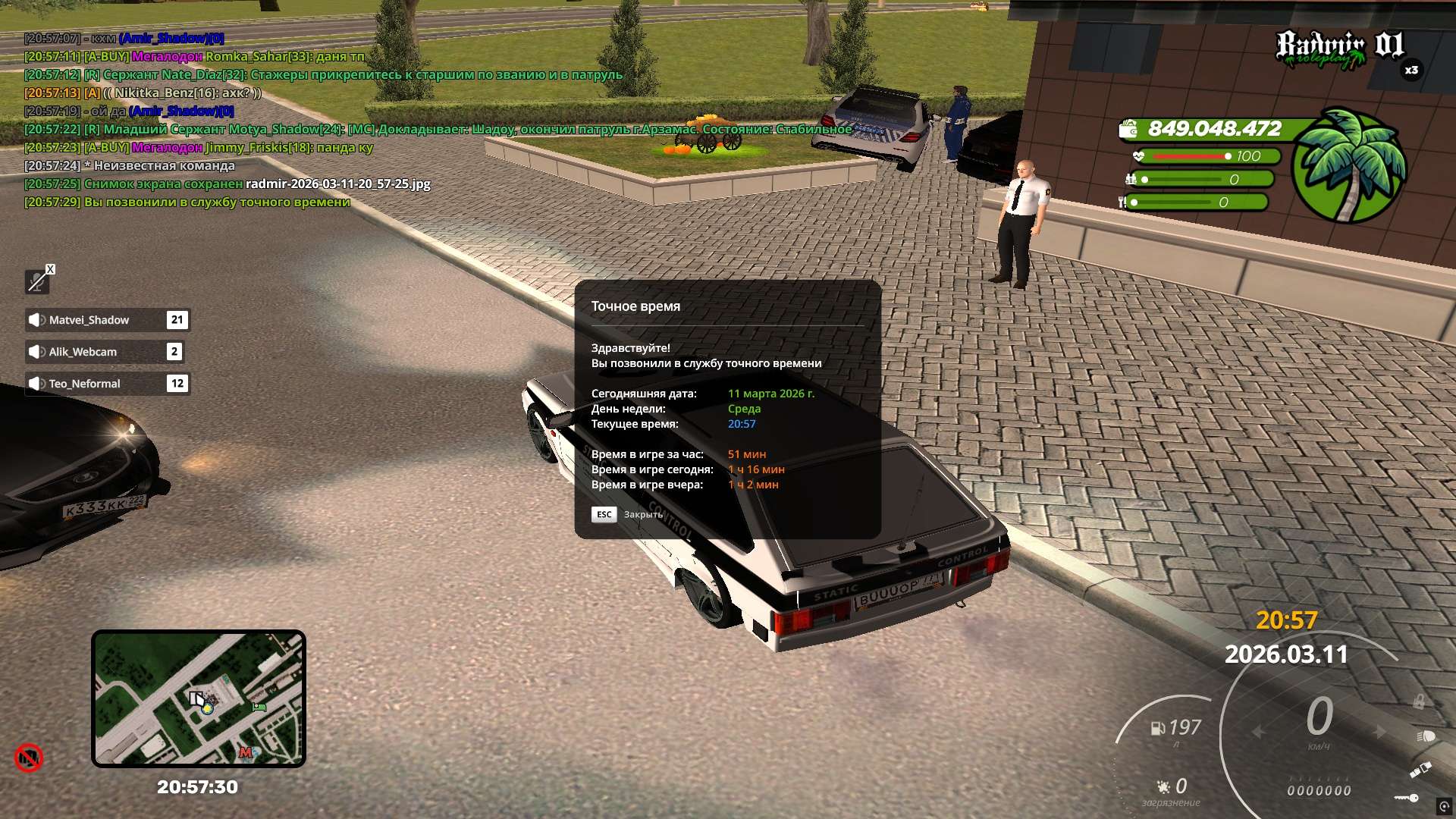This screenshot has width=1456, height=819.
Task: Click the red crossed-out icon near the minimap
Action: point(29,758)
